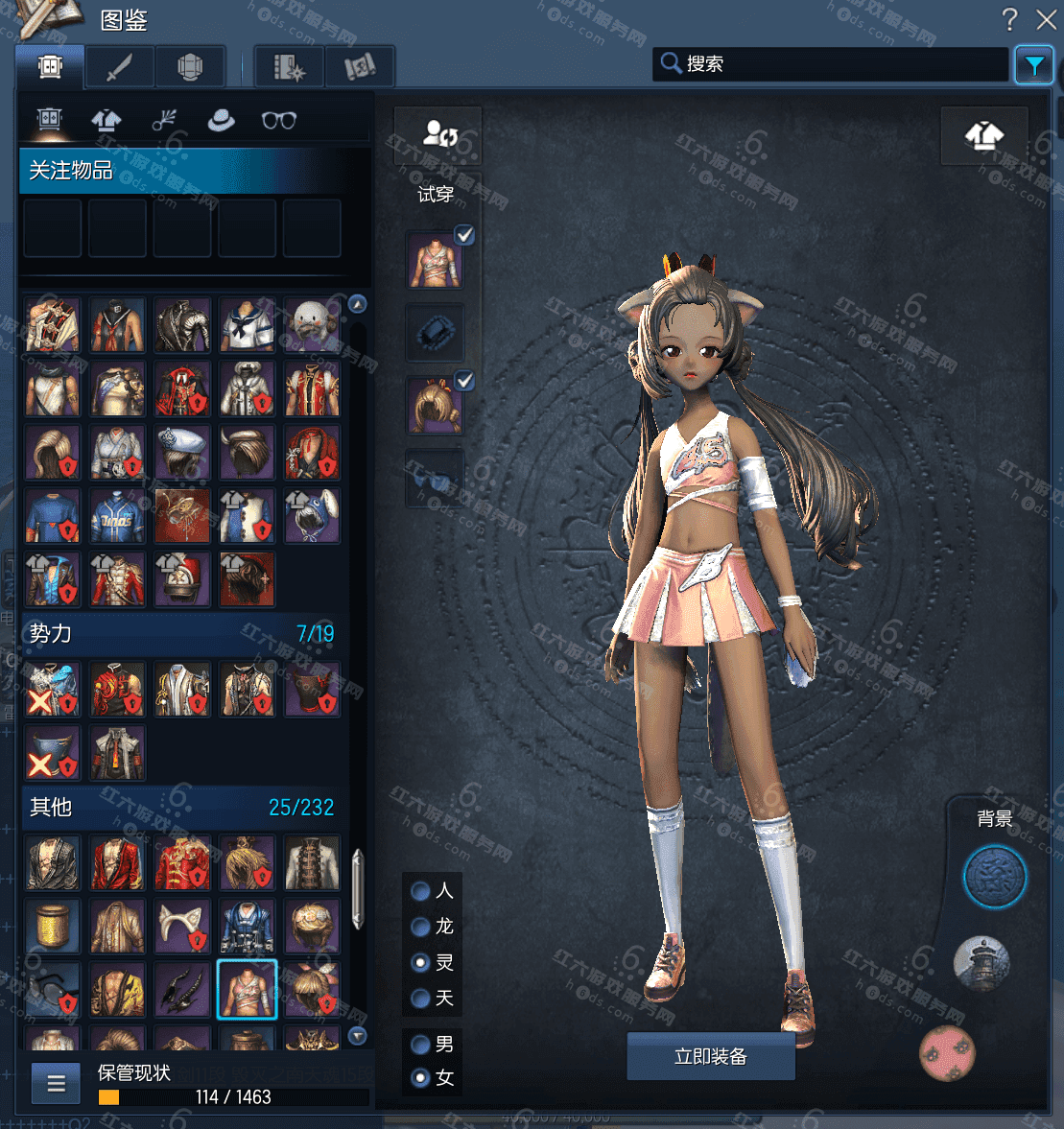Uncheck the pink outfit try-on slot
This screenshot has width=1064, height=1129.
tap(464, 235)
